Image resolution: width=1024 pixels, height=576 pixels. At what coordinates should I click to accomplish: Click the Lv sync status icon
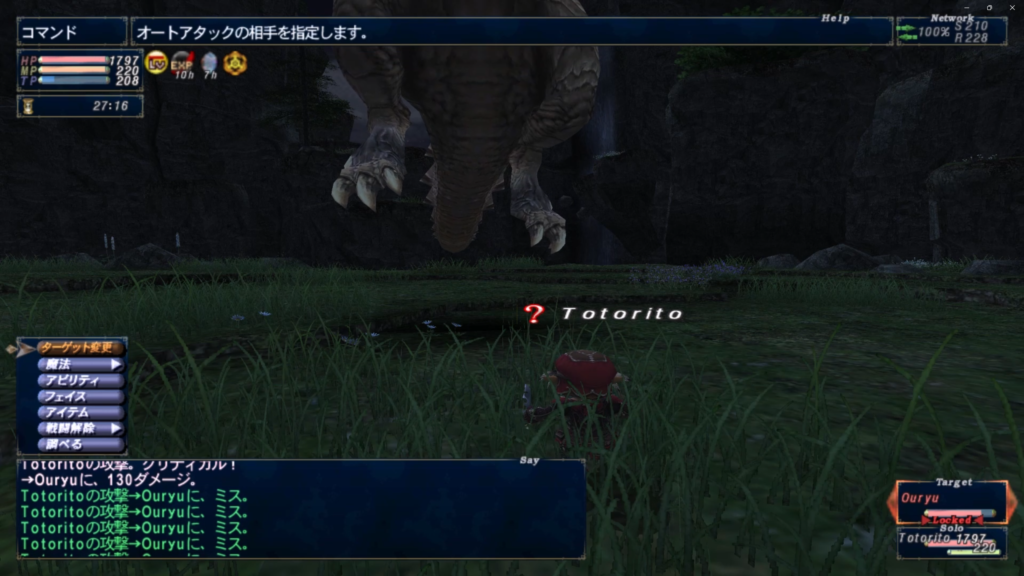click(157, 63)
